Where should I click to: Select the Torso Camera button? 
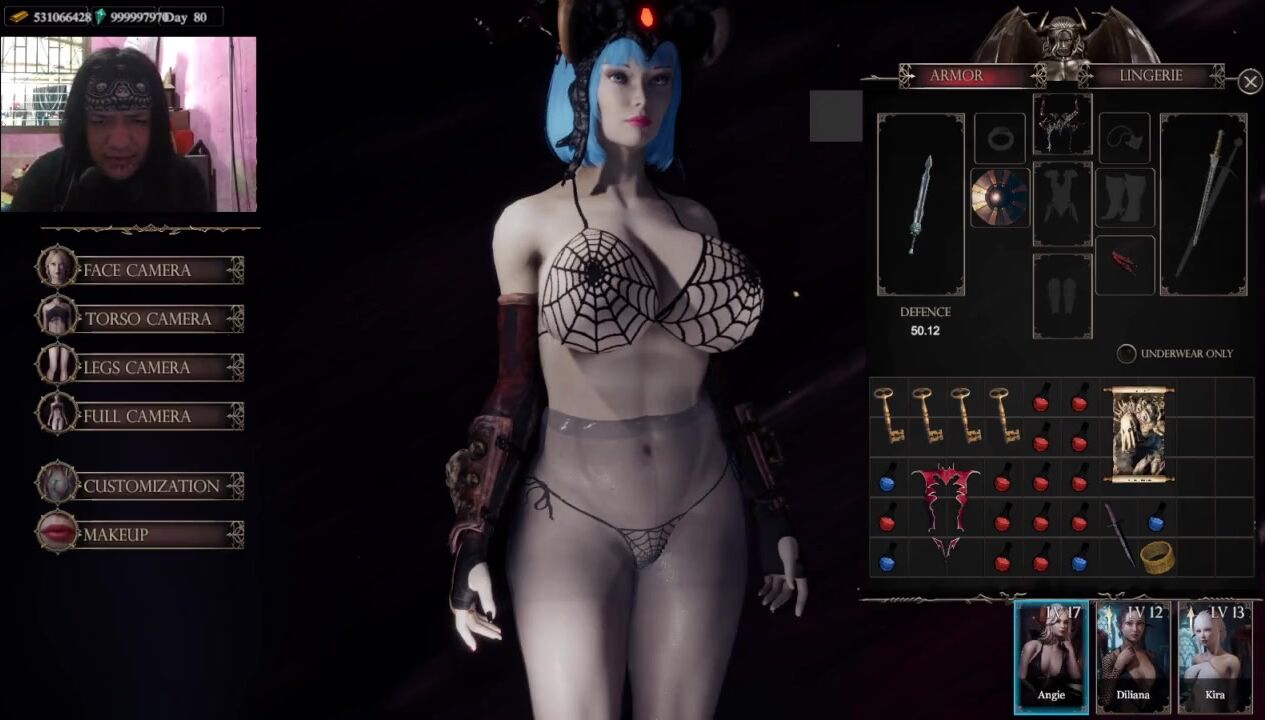pyautogui.click(x=140, y=319)
